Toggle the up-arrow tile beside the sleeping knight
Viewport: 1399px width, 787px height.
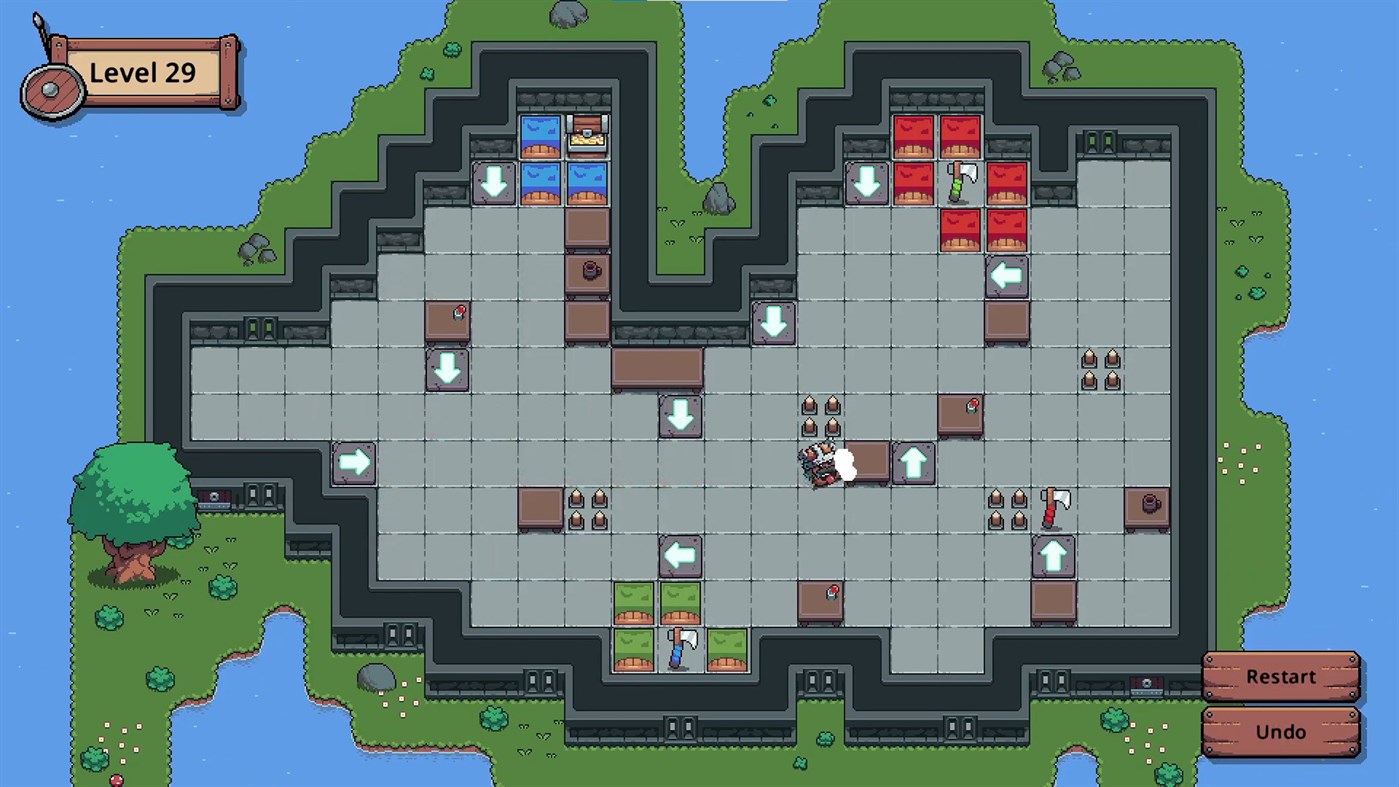pos(913,462)
